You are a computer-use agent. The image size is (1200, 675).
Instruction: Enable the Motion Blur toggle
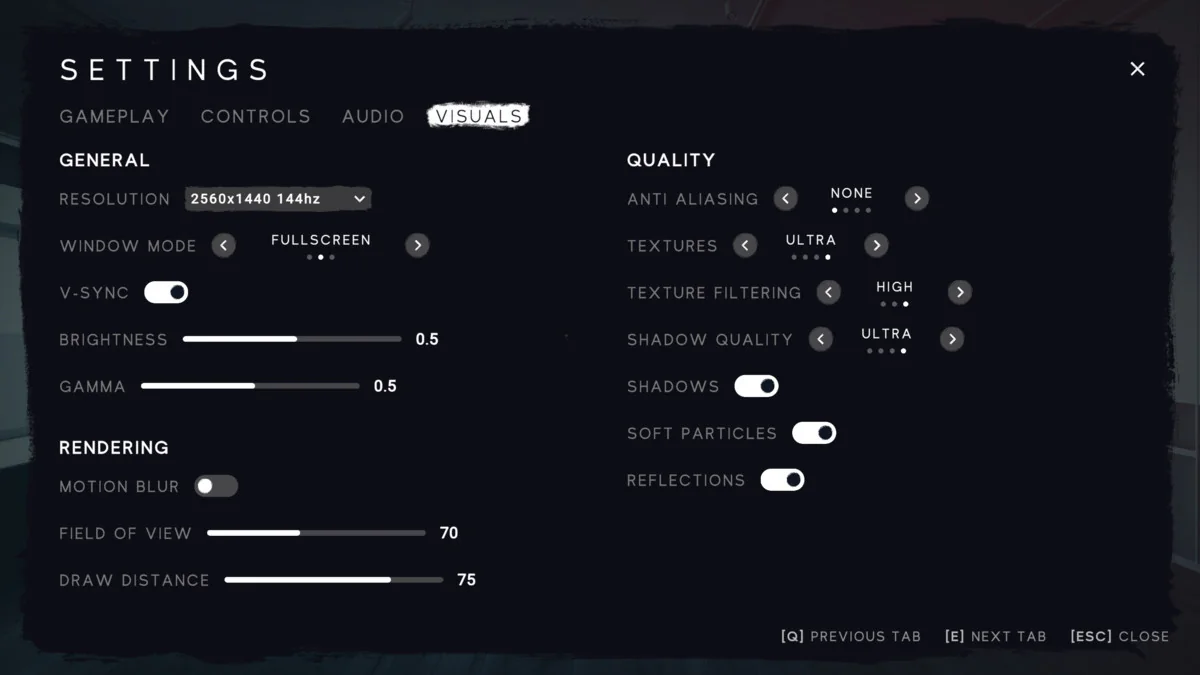(216, 486)
